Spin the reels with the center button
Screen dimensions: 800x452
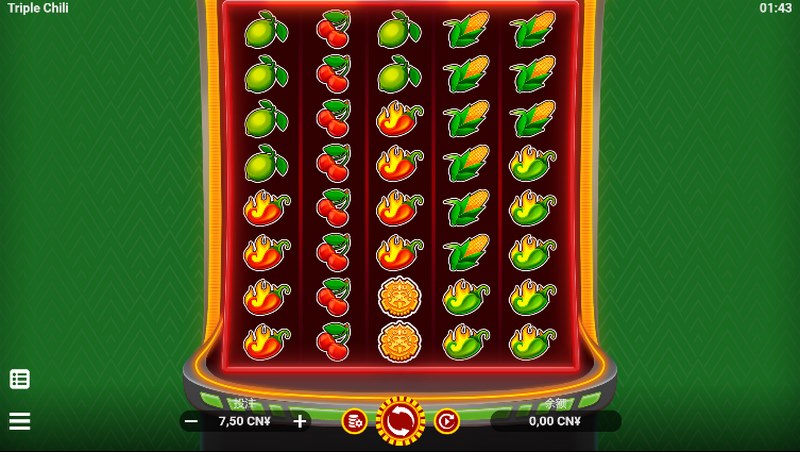click(x=400, y=421)
